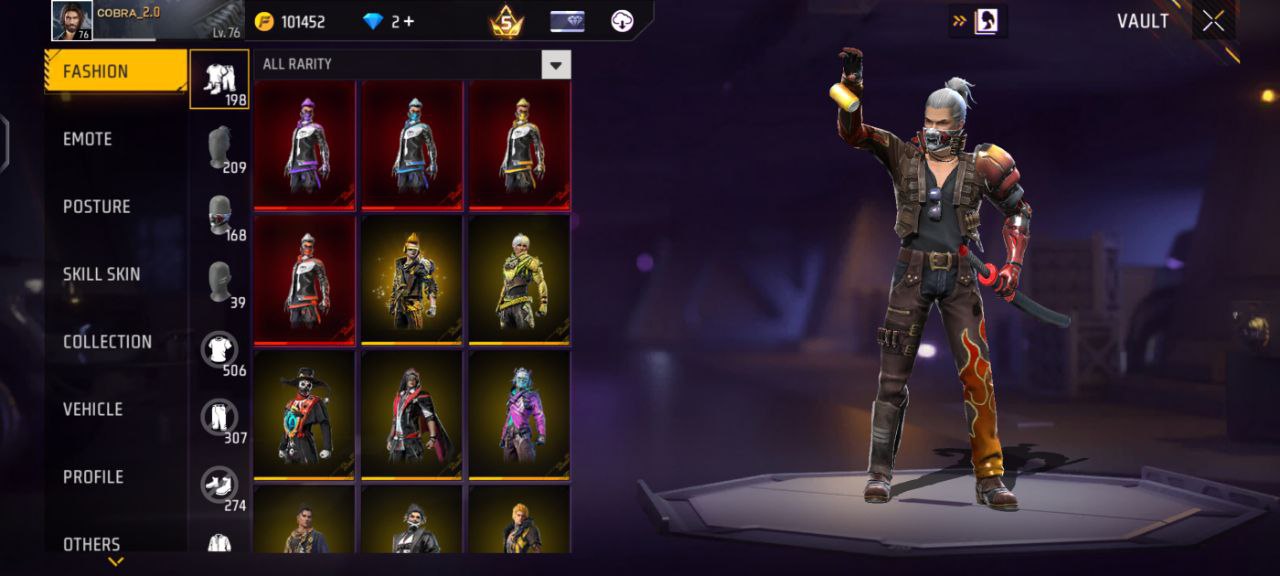Open the cloud download icon
The image size is (1280, 576).
pyautogui.click(x=622, y=21)
